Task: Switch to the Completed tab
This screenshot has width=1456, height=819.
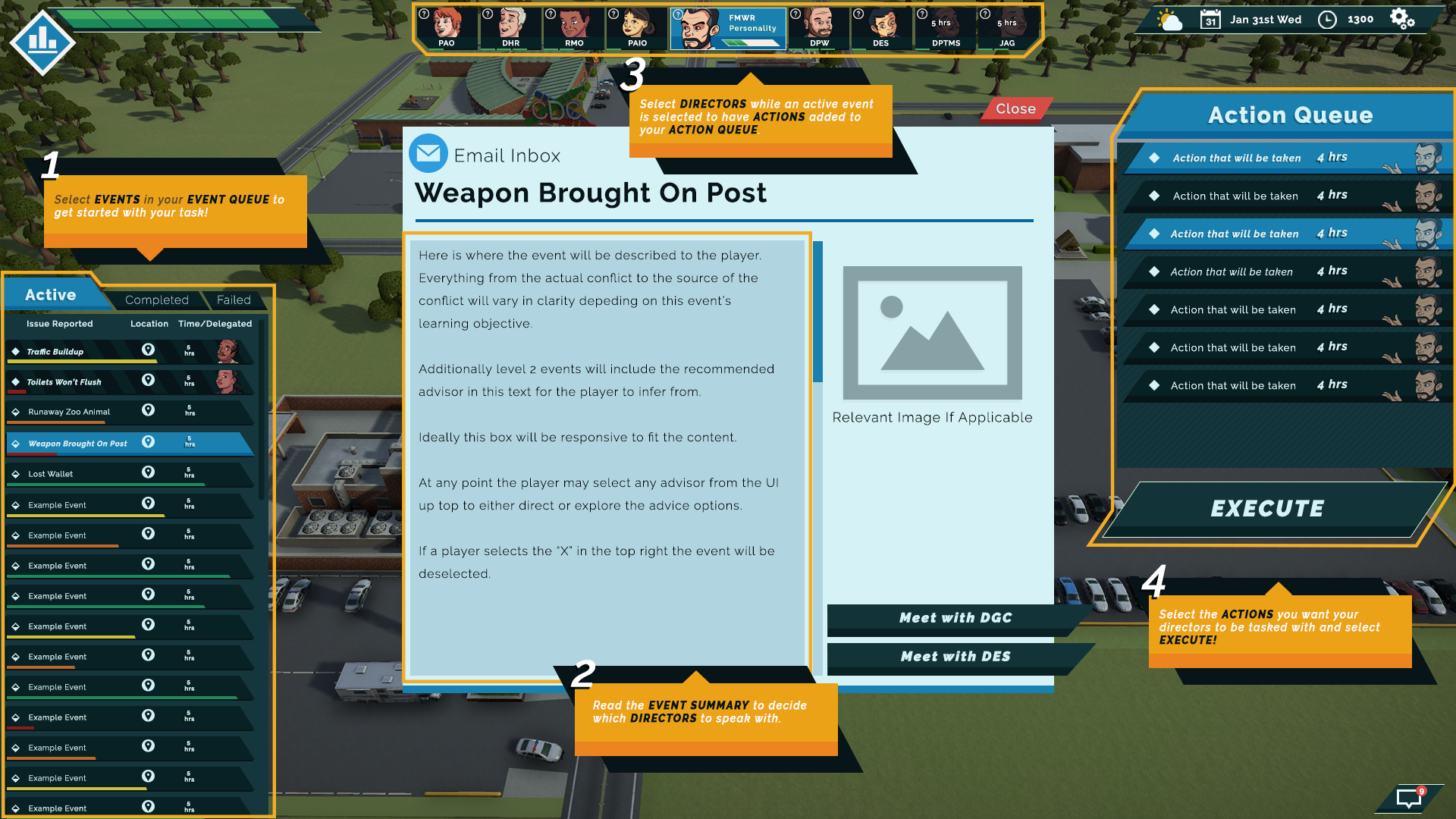Action: 156,300
